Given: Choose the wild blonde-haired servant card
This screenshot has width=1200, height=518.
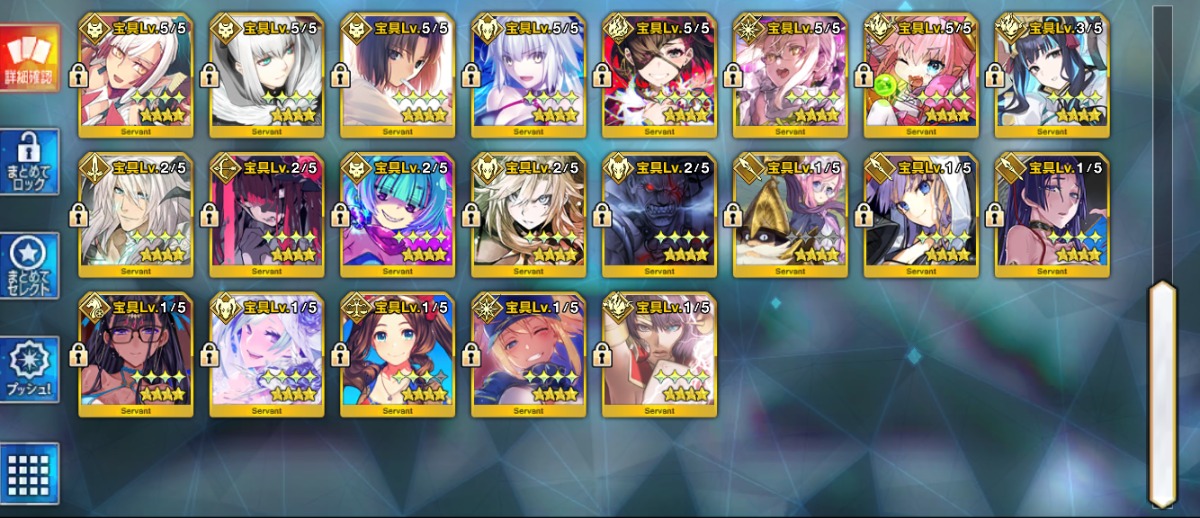Looking at the screenshot, I should (529, 215).
